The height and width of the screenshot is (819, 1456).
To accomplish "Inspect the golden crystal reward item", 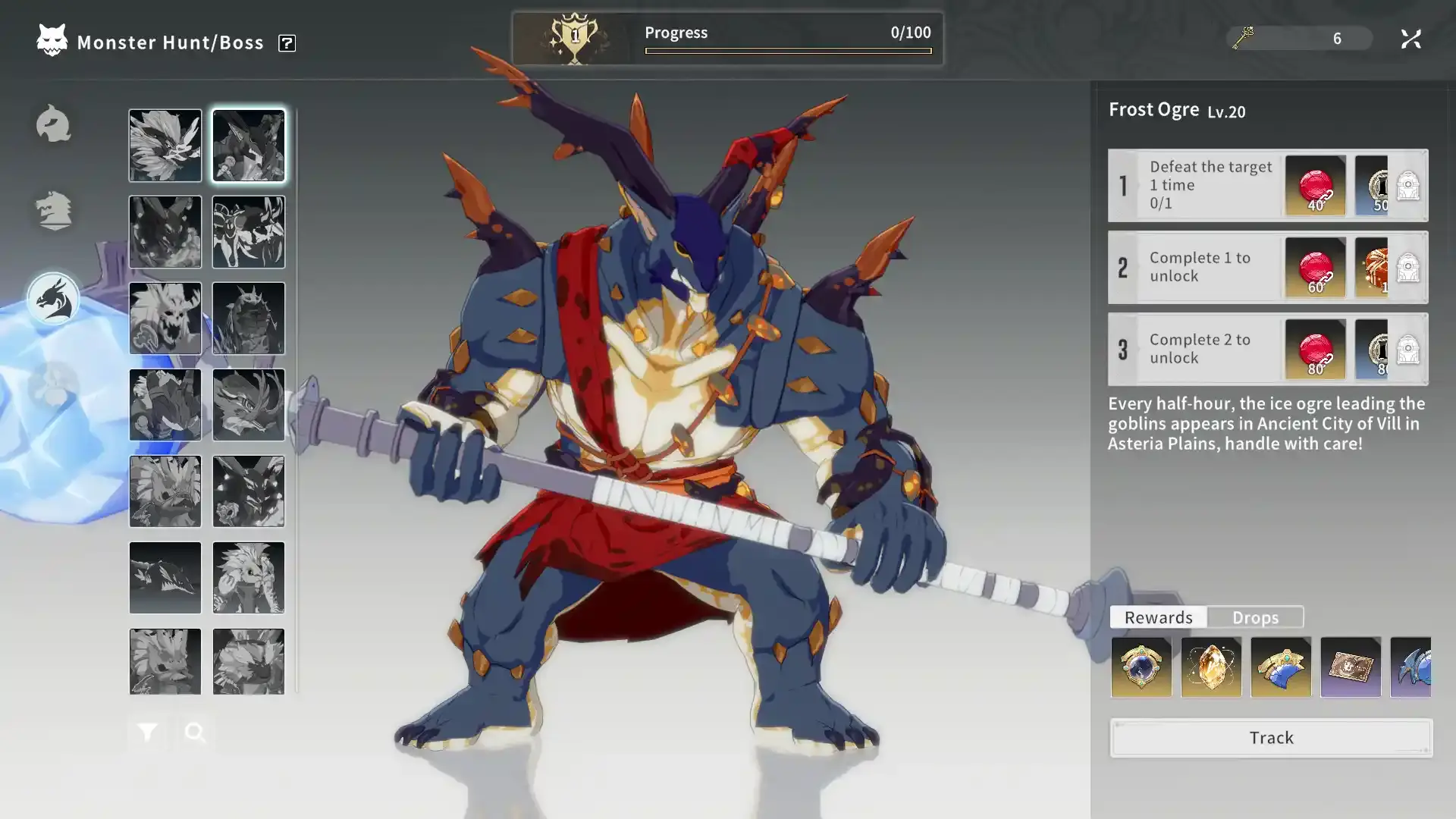I will tap(1211, 667).
